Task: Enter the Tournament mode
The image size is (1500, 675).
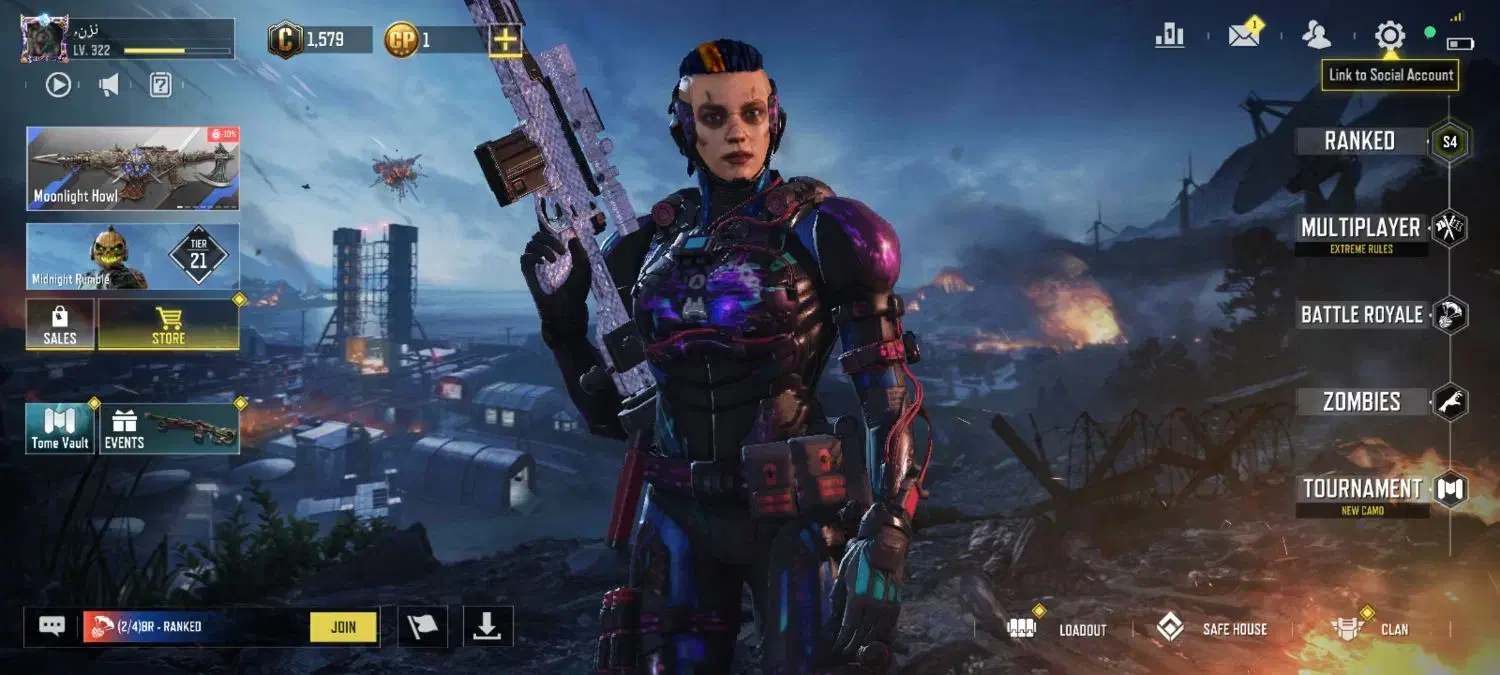Action: (x=1362, y=489)
